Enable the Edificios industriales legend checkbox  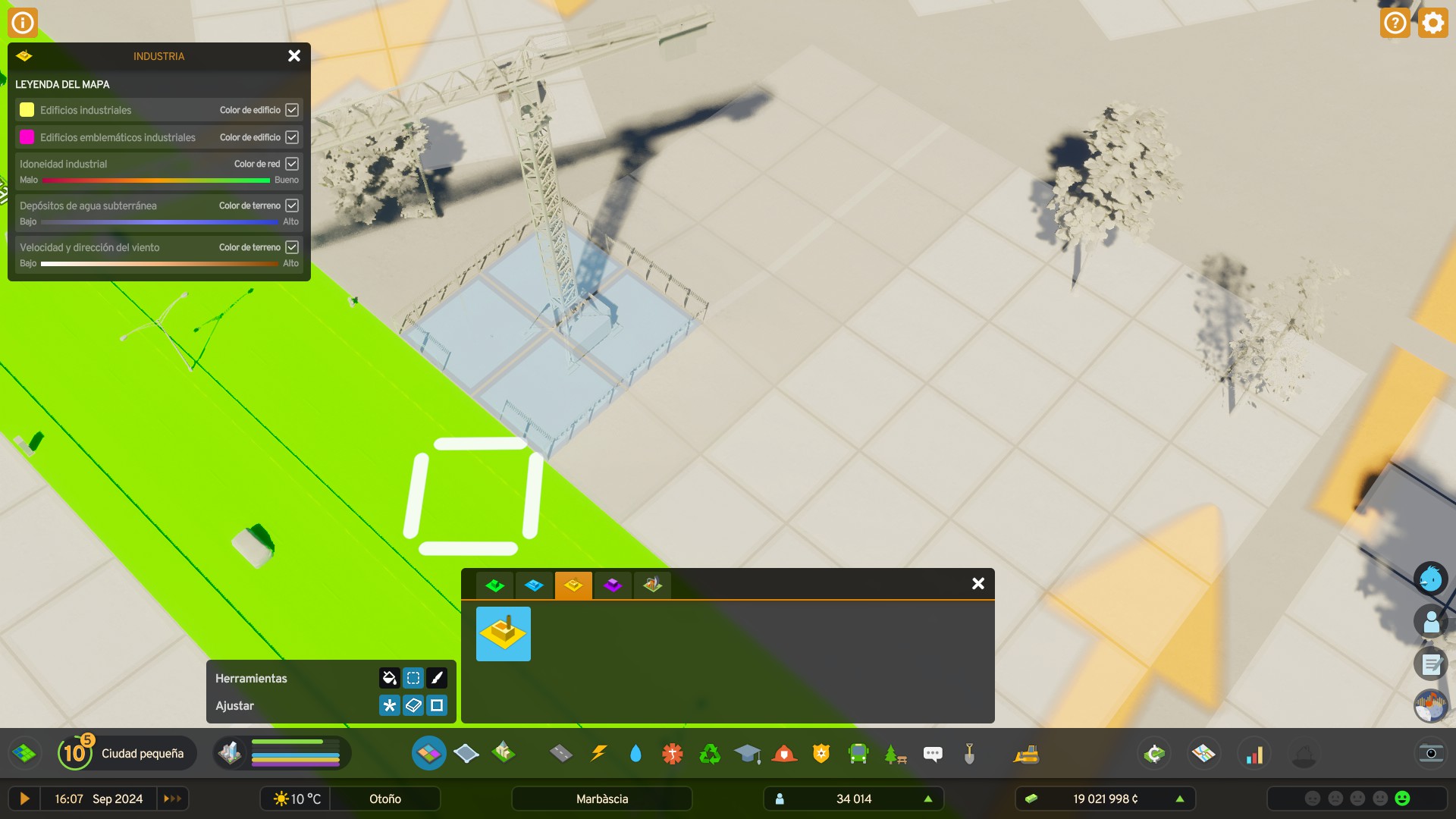[293, 110]
